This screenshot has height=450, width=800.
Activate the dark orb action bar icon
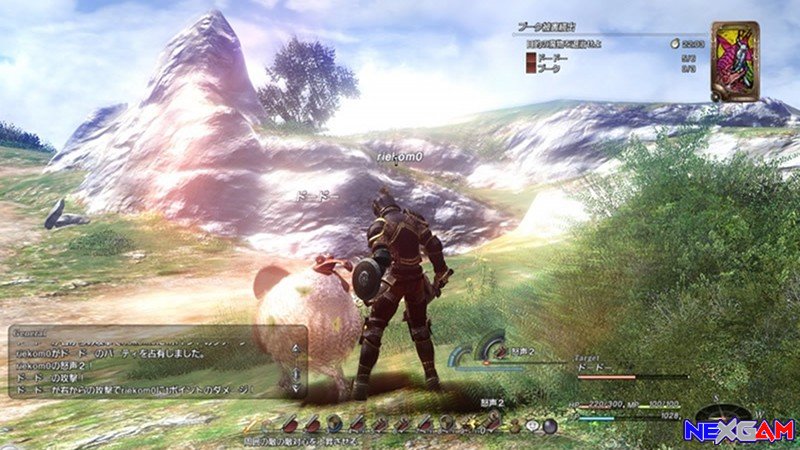click(549, 424)
